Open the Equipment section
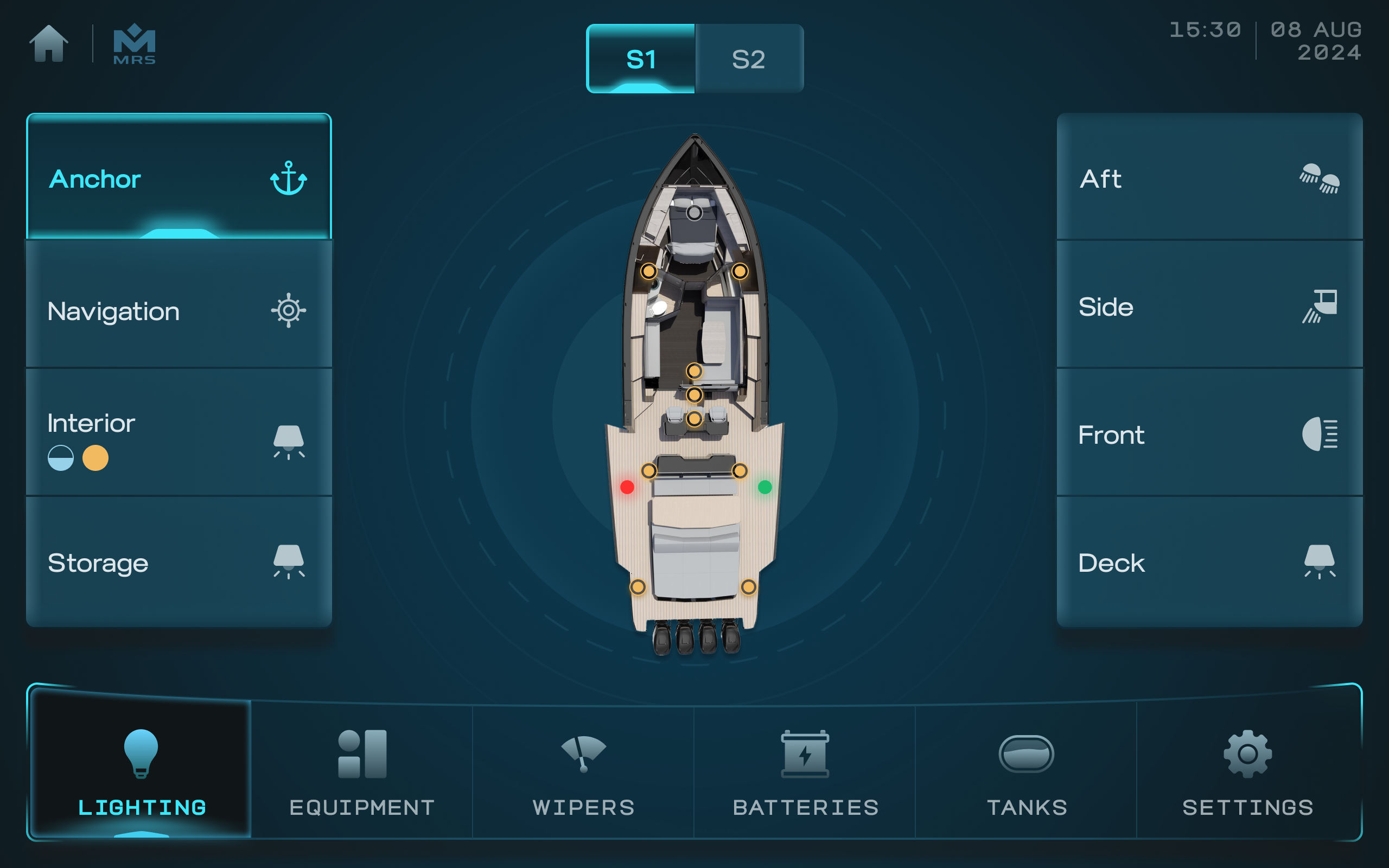The width and height of the screenshot is (1389, 868). coord(362,770)
